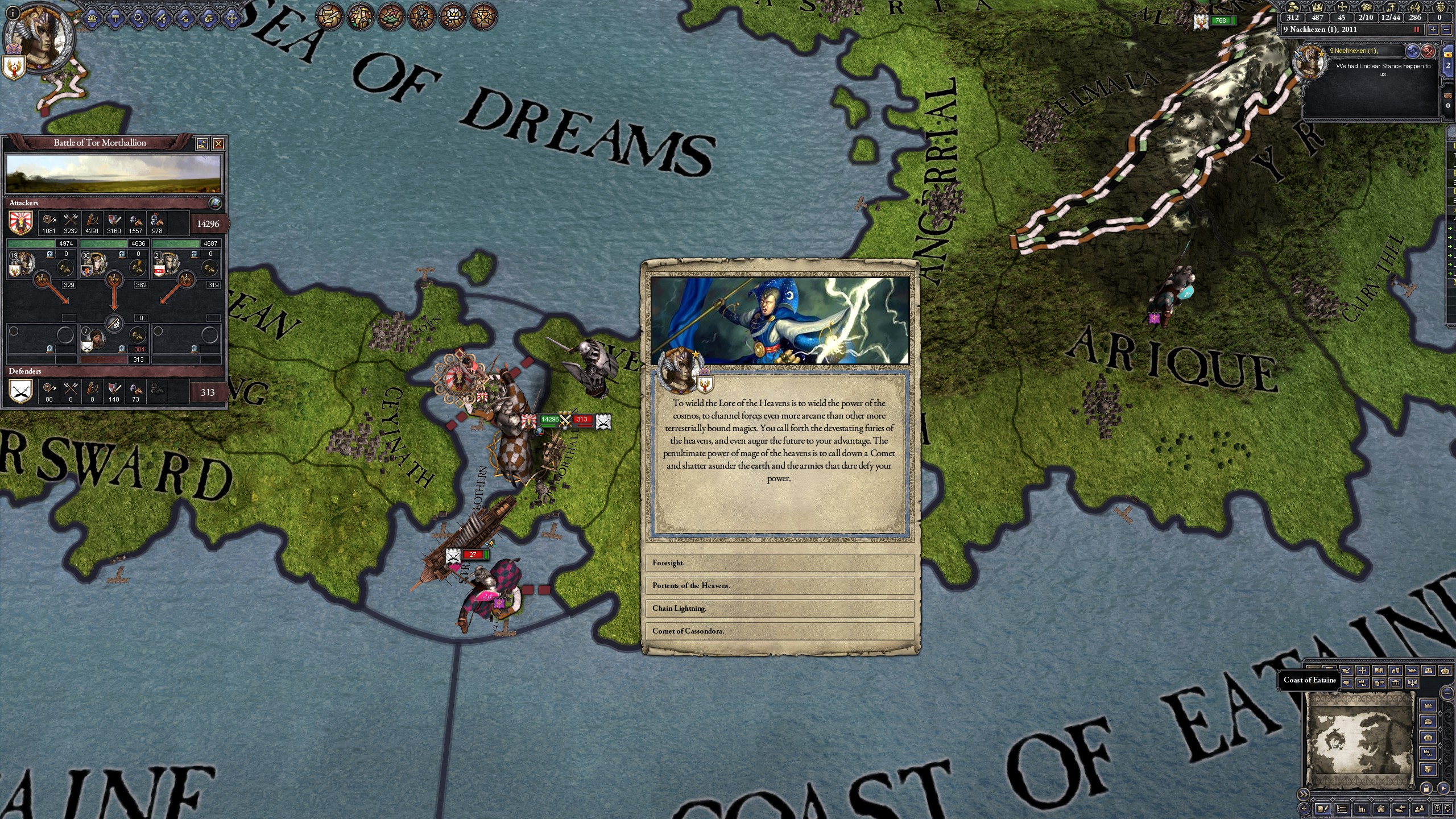This screenshot has height=819, width=1456.
Task: Click the Find Character two-figure icon
Action: (x=1419, y=810)
